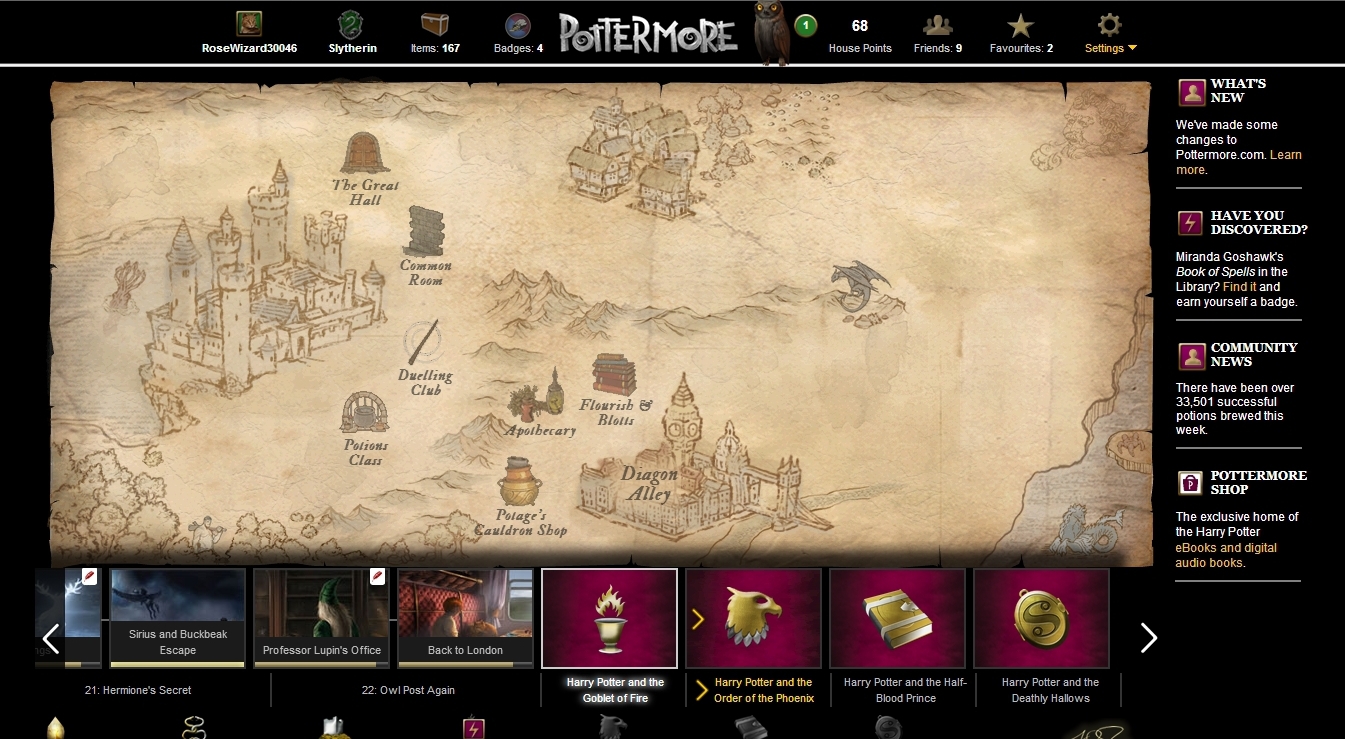Viewport: 1345px width, 739px height.
Task: Follow the Learn more link
Action: (1285, 155)
